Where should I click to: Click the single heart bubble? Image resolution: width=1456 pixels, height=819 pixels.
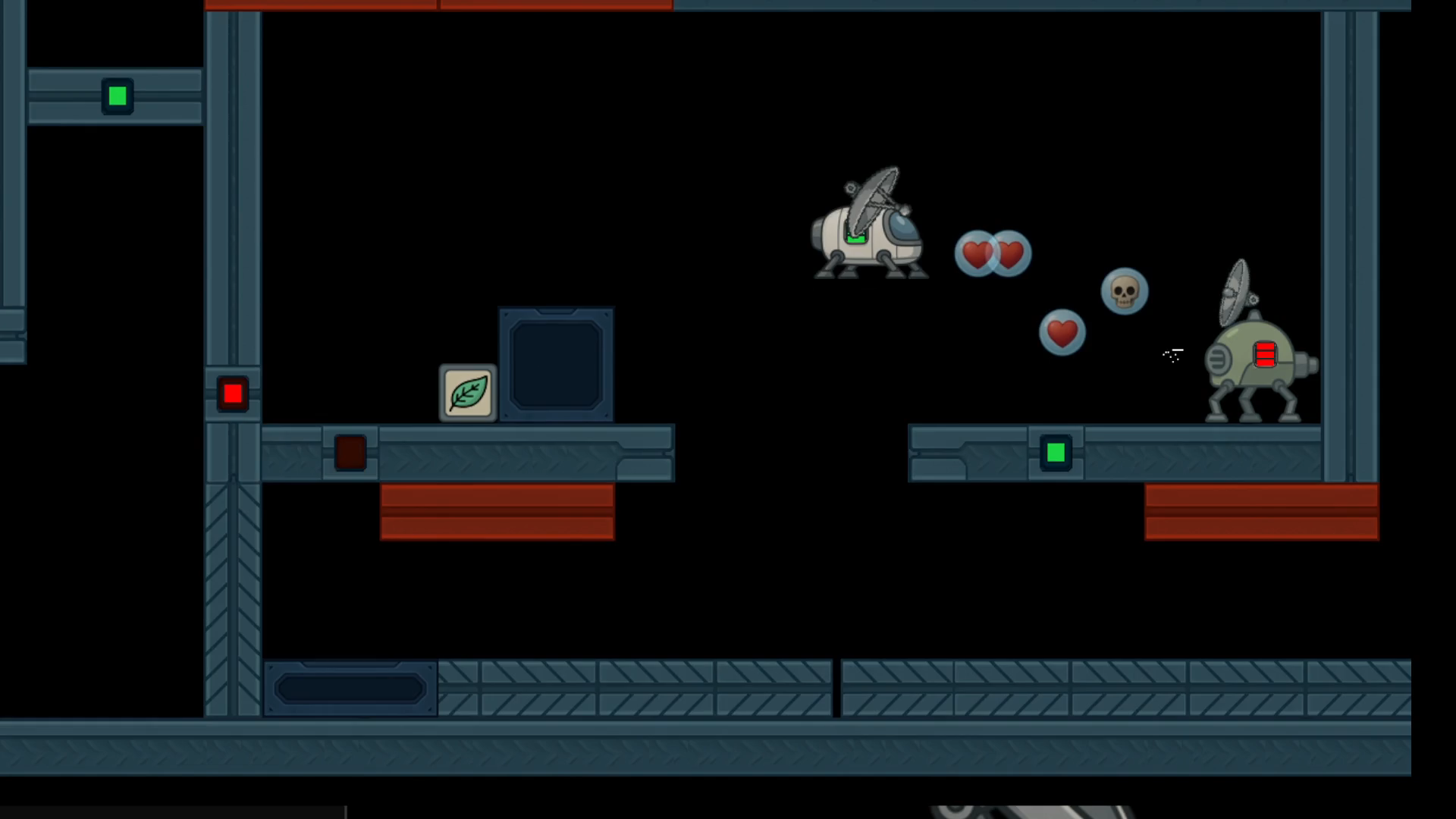click(1062, 332)
